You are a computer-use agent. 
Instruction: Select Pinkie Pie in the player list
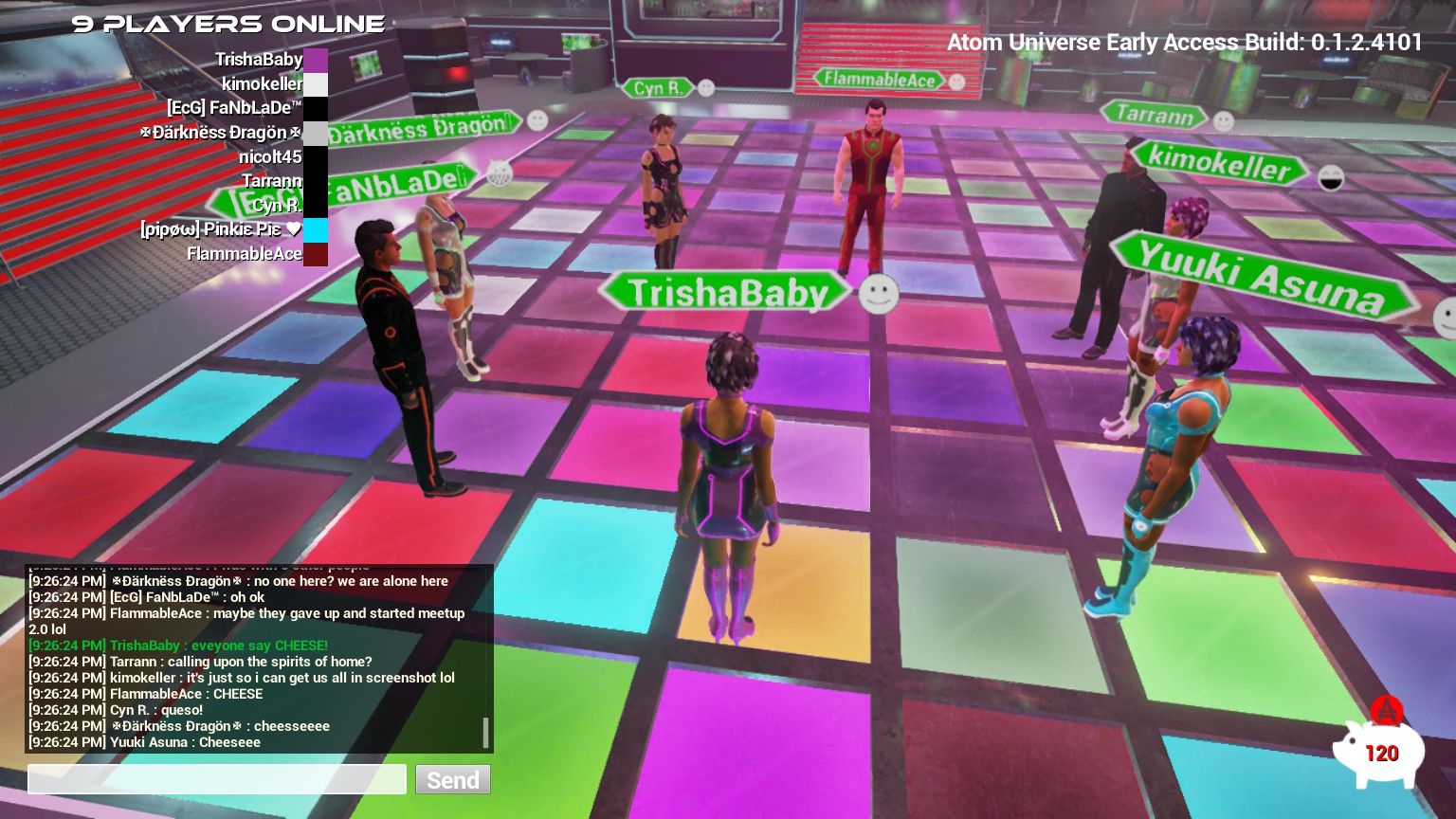(220, 229)
